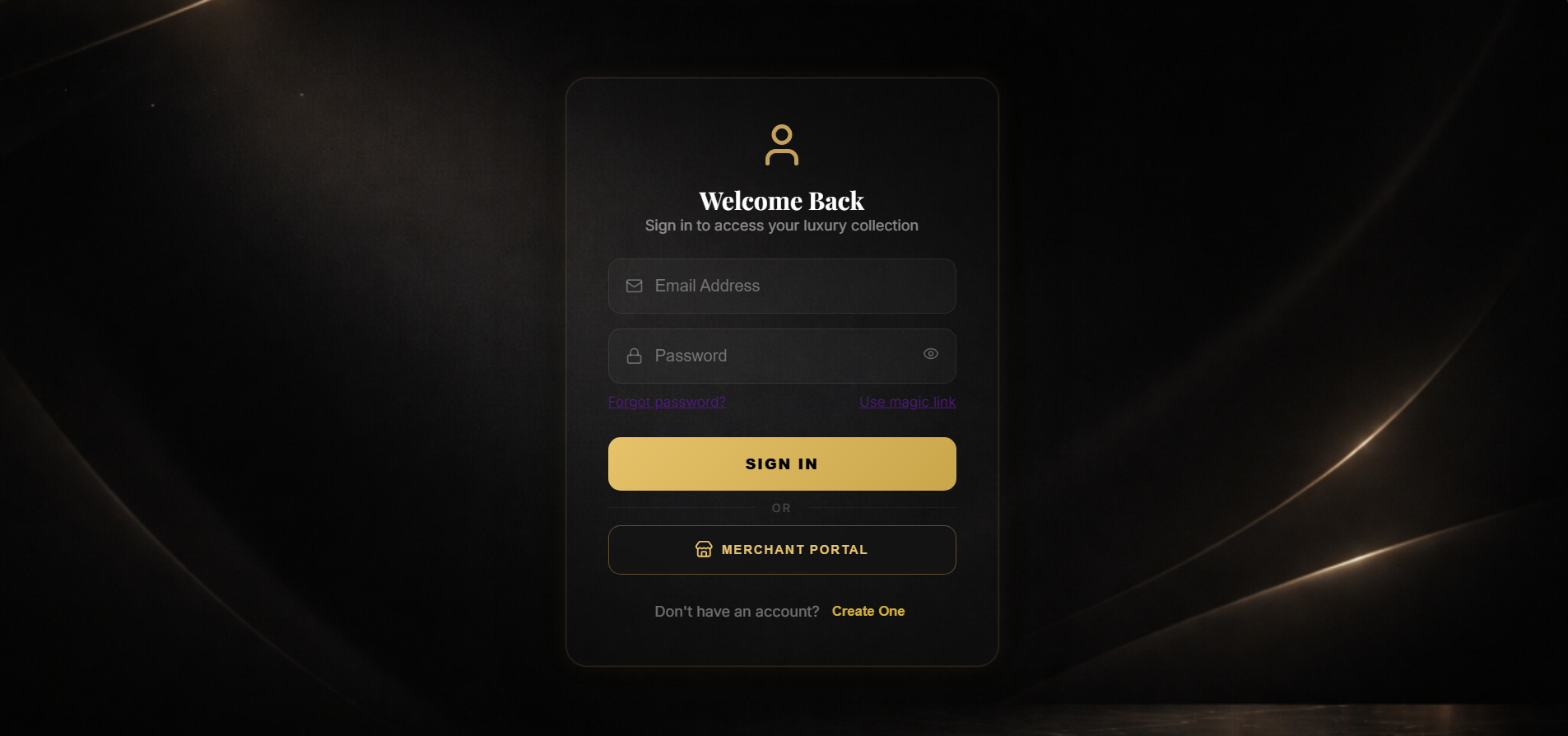Click the person icon above Welcome Back
The height and width of the screenshot is (736, 1568).
(x=780, y=145)
